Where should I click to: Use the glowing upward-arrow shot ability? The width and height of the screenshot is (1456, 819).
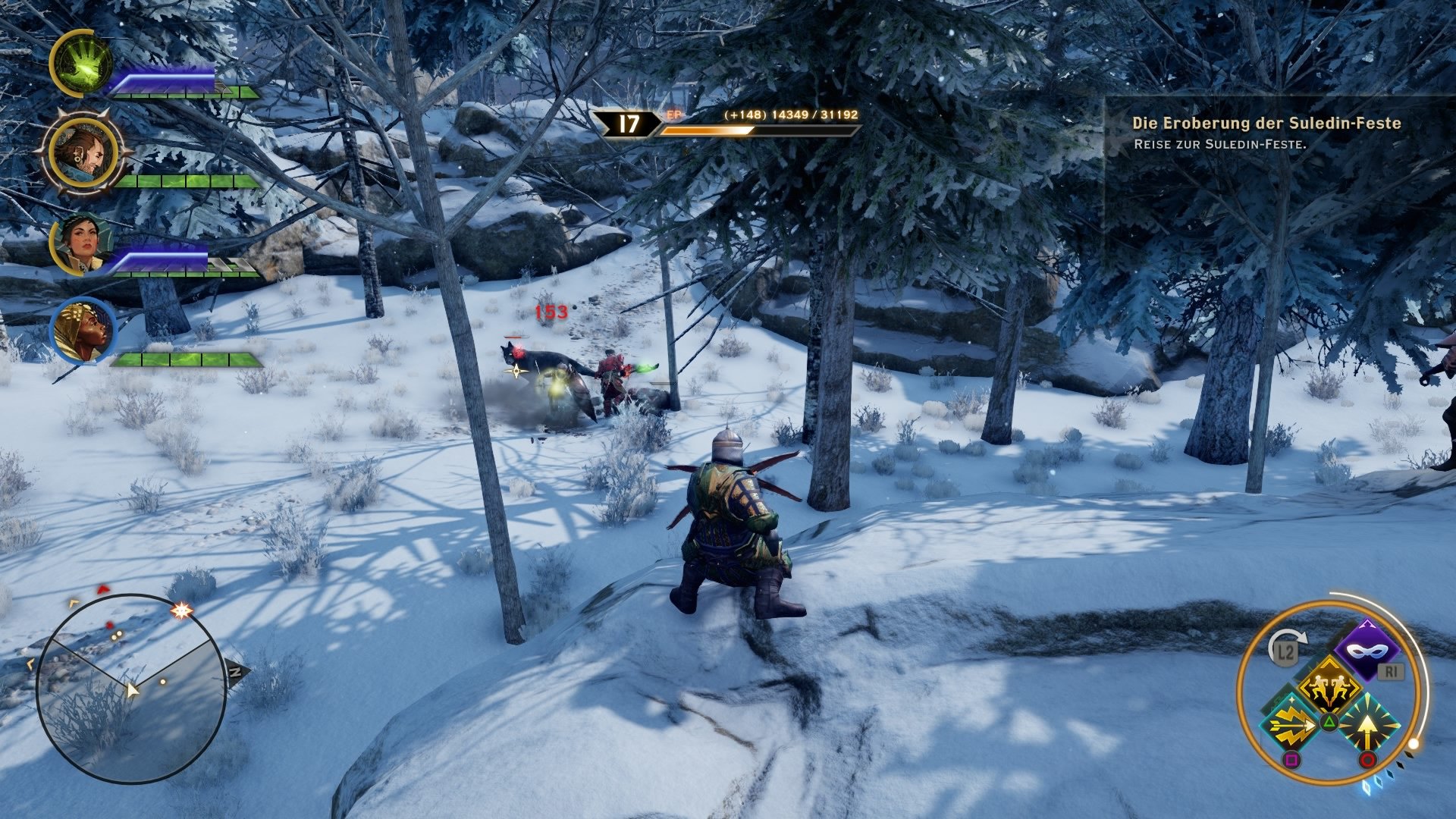pos(1368,724)
